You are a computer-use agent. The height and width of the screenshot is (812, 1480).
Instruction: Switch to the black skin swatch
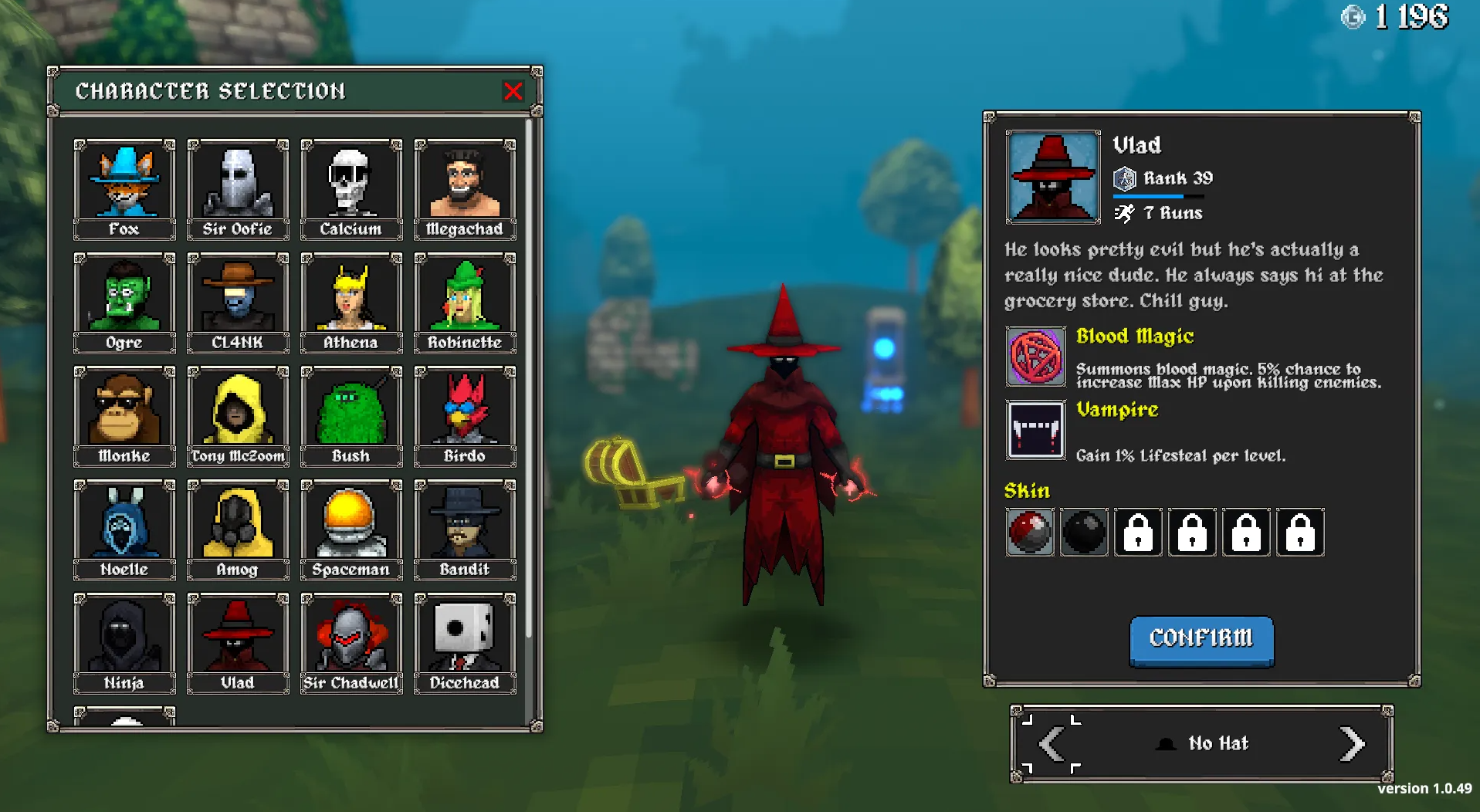1084,532
